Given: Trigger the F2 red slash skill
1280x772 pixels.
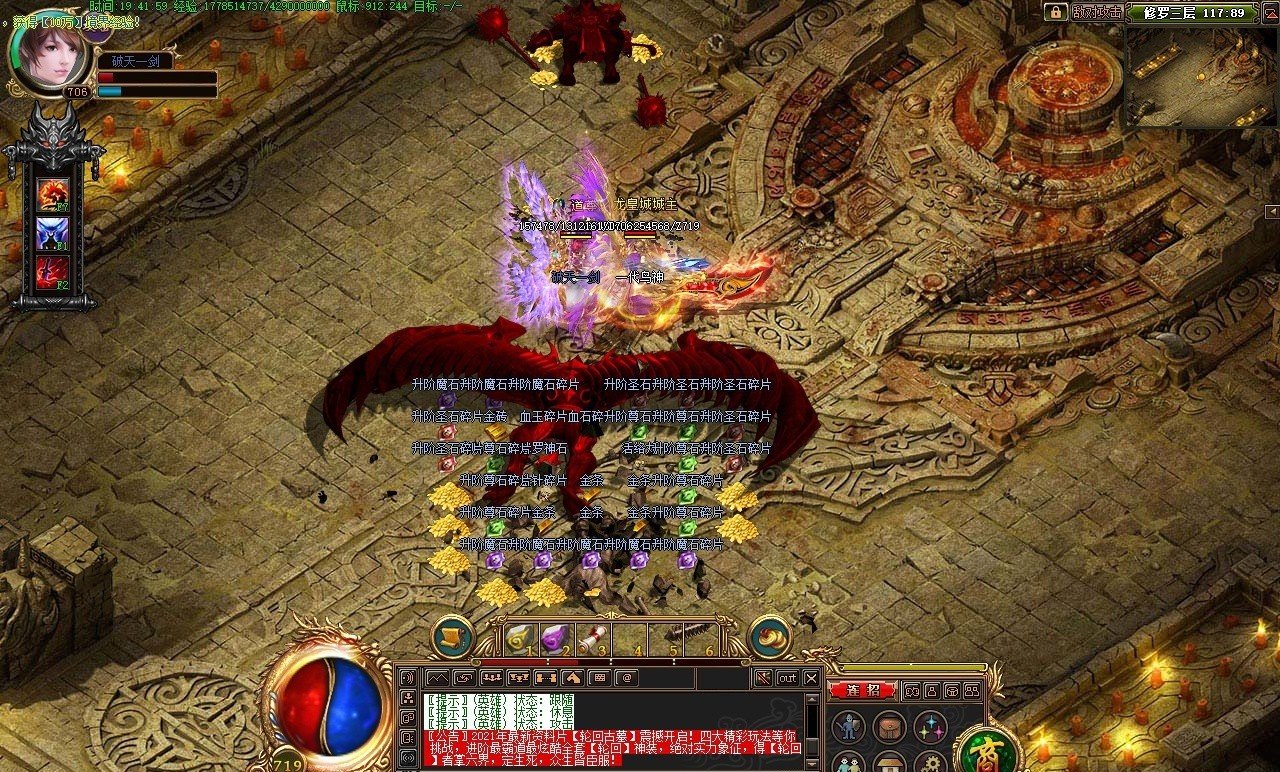Looking at the screenshot, I should pyautogui.click(x=53, y=273).
